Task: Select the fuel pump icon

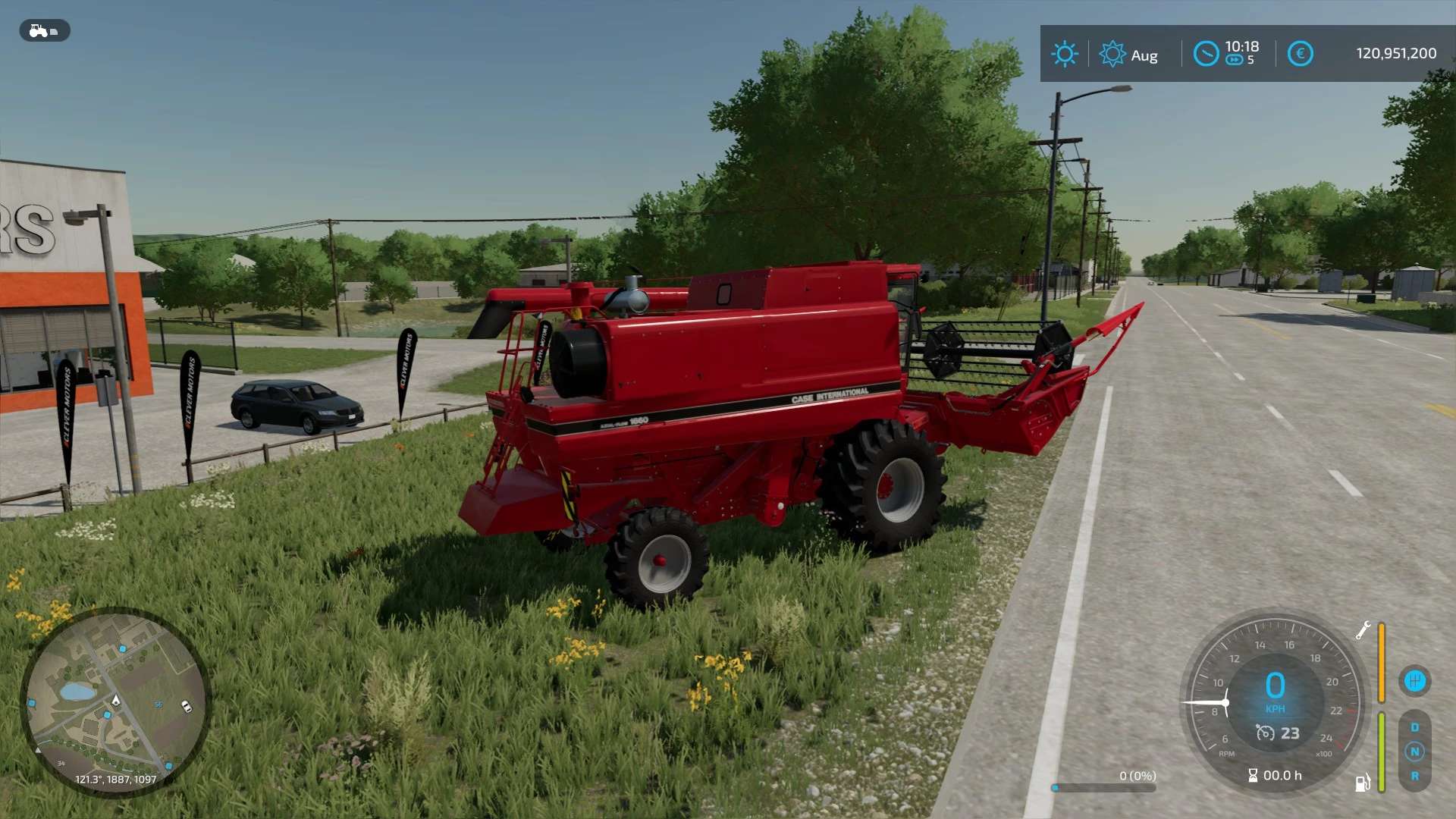Action: [x=1363, y=783]
